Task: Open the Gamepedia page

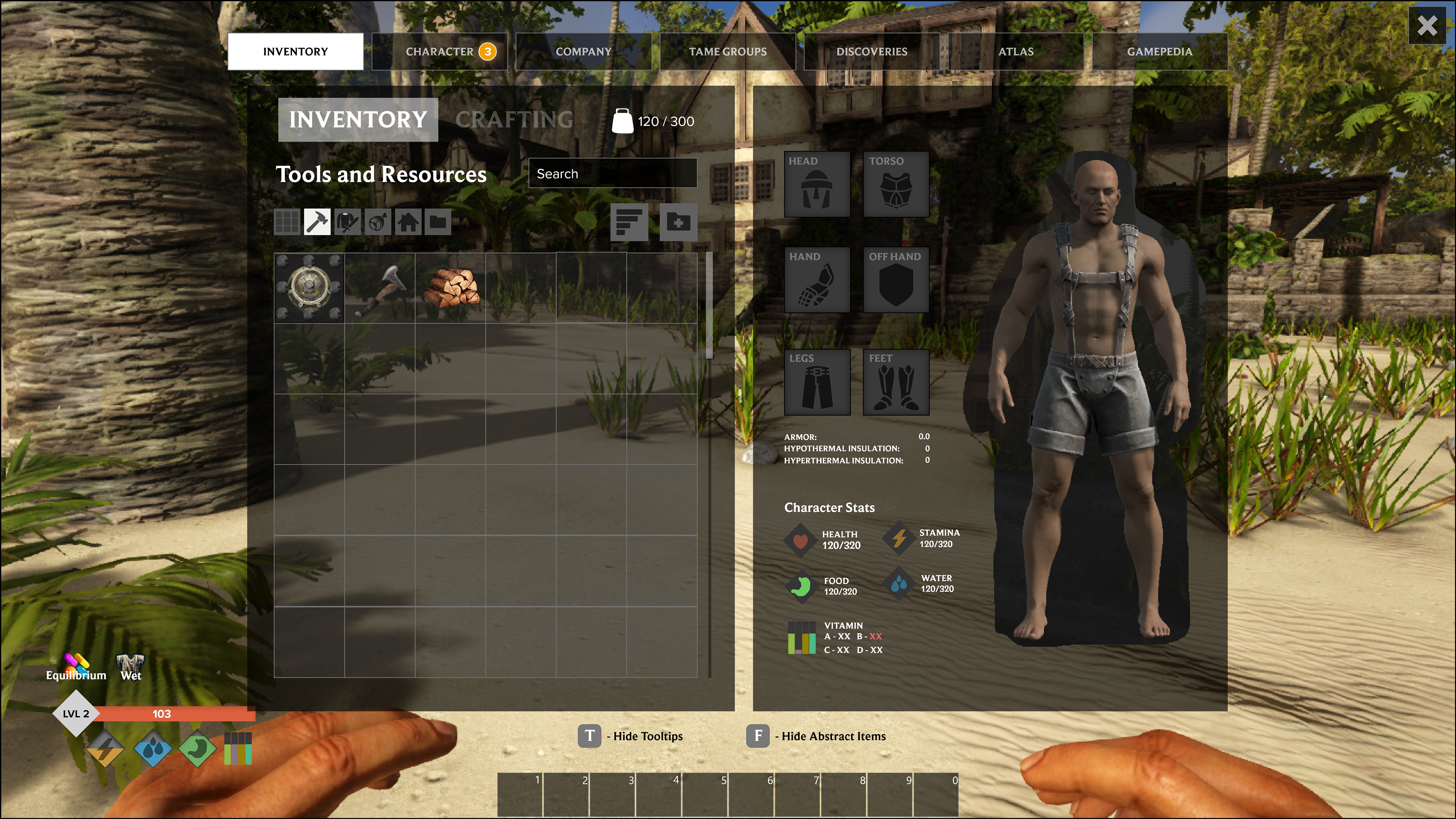Action: tap(1160, 51)
